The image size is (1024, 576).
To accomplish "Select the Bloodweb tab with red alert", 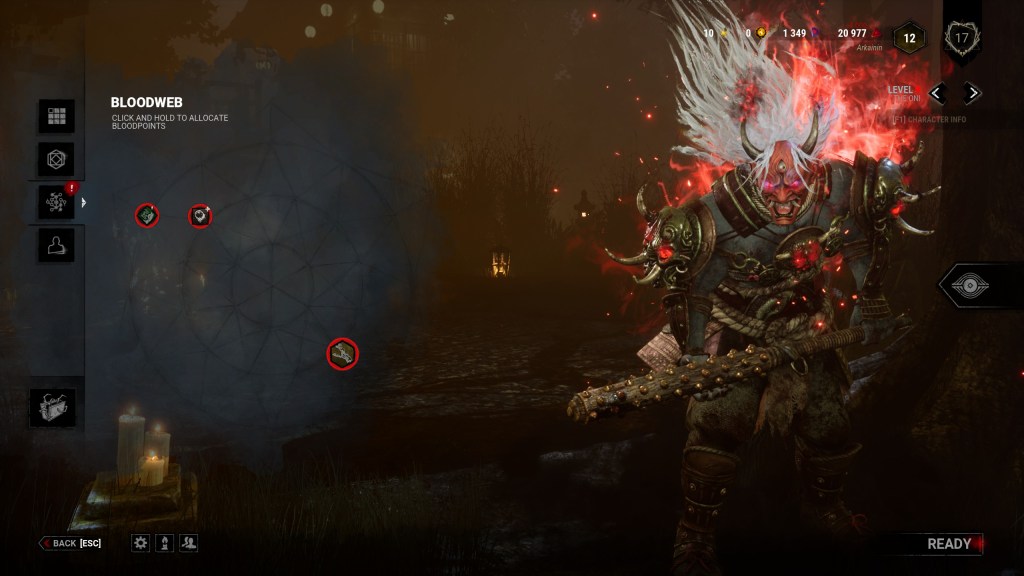I will click(x=56, y=202).
